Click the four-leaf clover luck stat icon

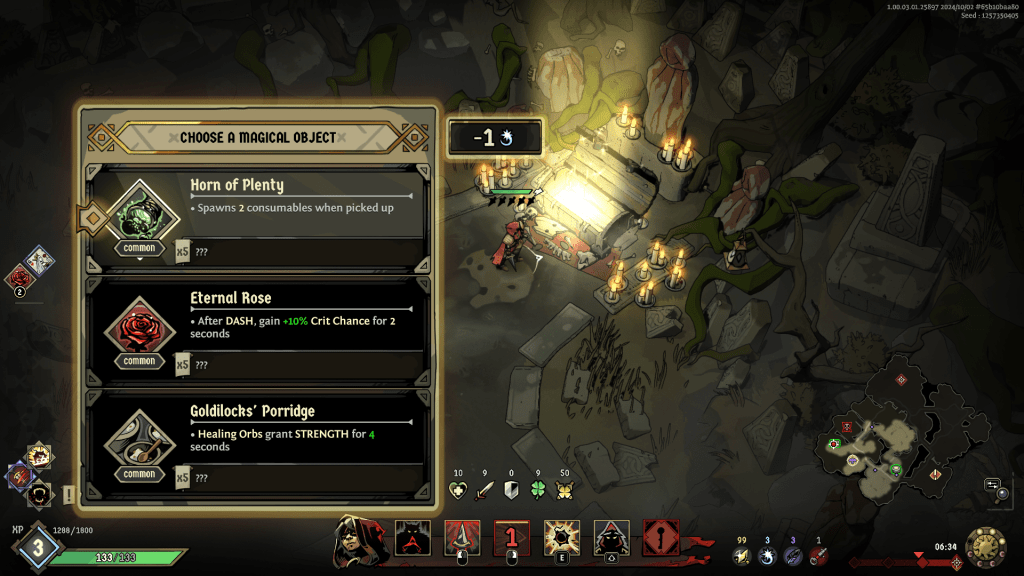tap(538, 490)
